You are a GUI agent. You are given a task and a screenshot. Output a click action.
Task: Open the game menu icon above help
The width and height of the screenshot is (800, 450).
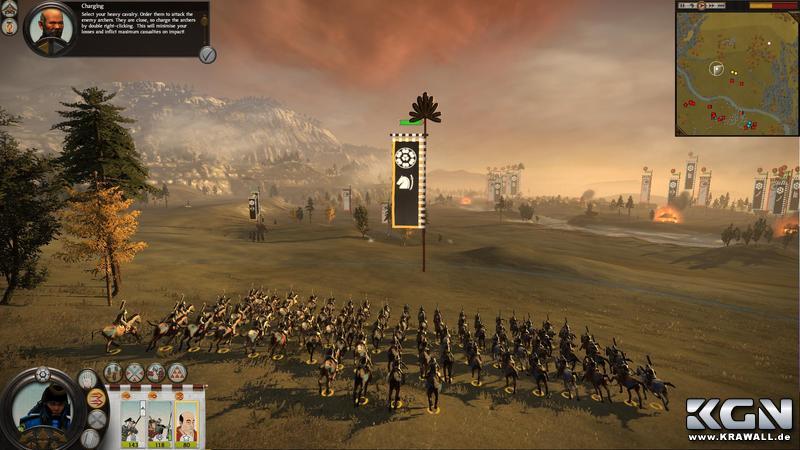point(9,9)
